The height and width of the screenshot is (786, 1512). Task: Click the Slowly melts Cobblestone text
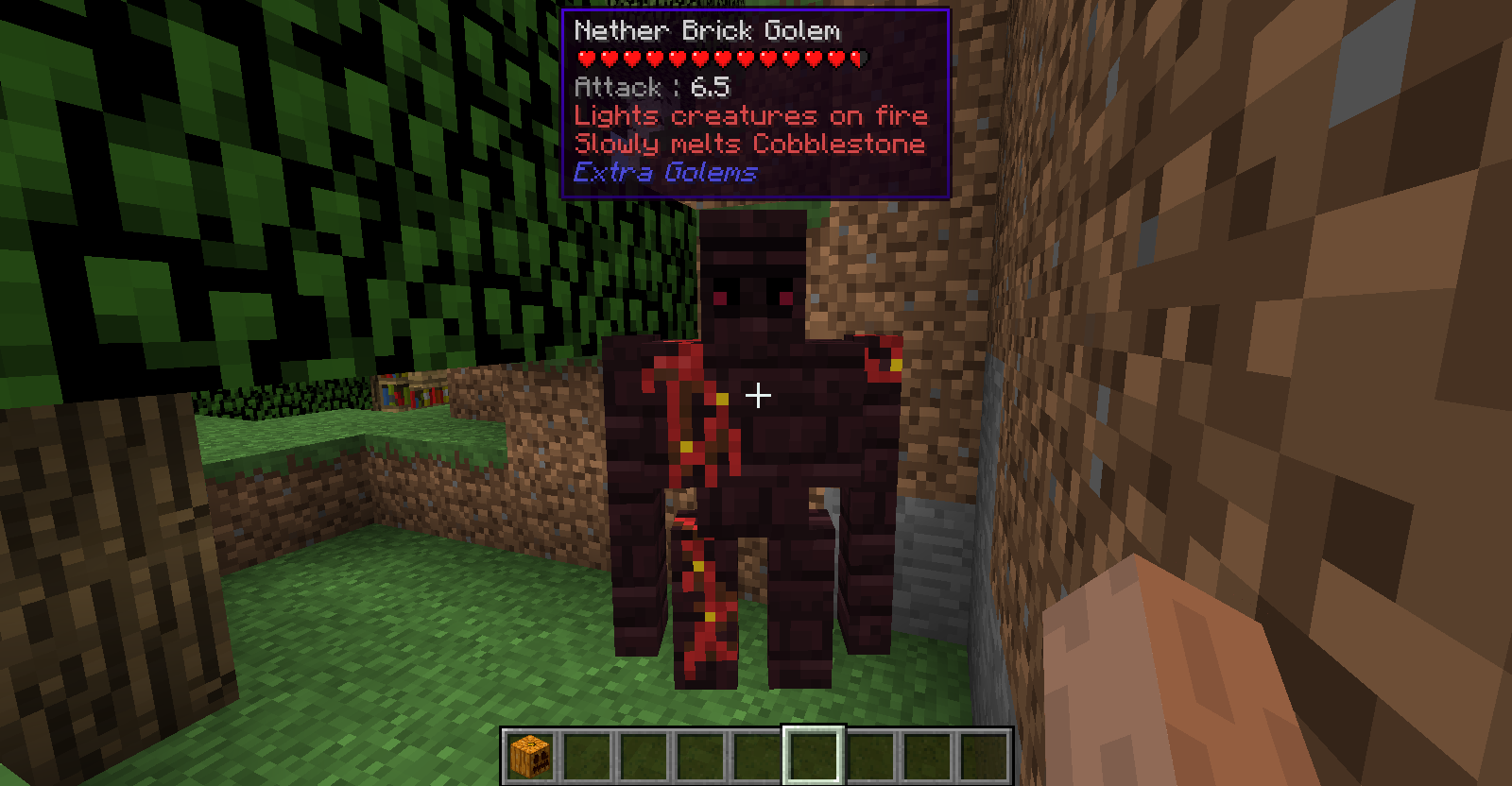pyautogui.click(x=749, y=144)
